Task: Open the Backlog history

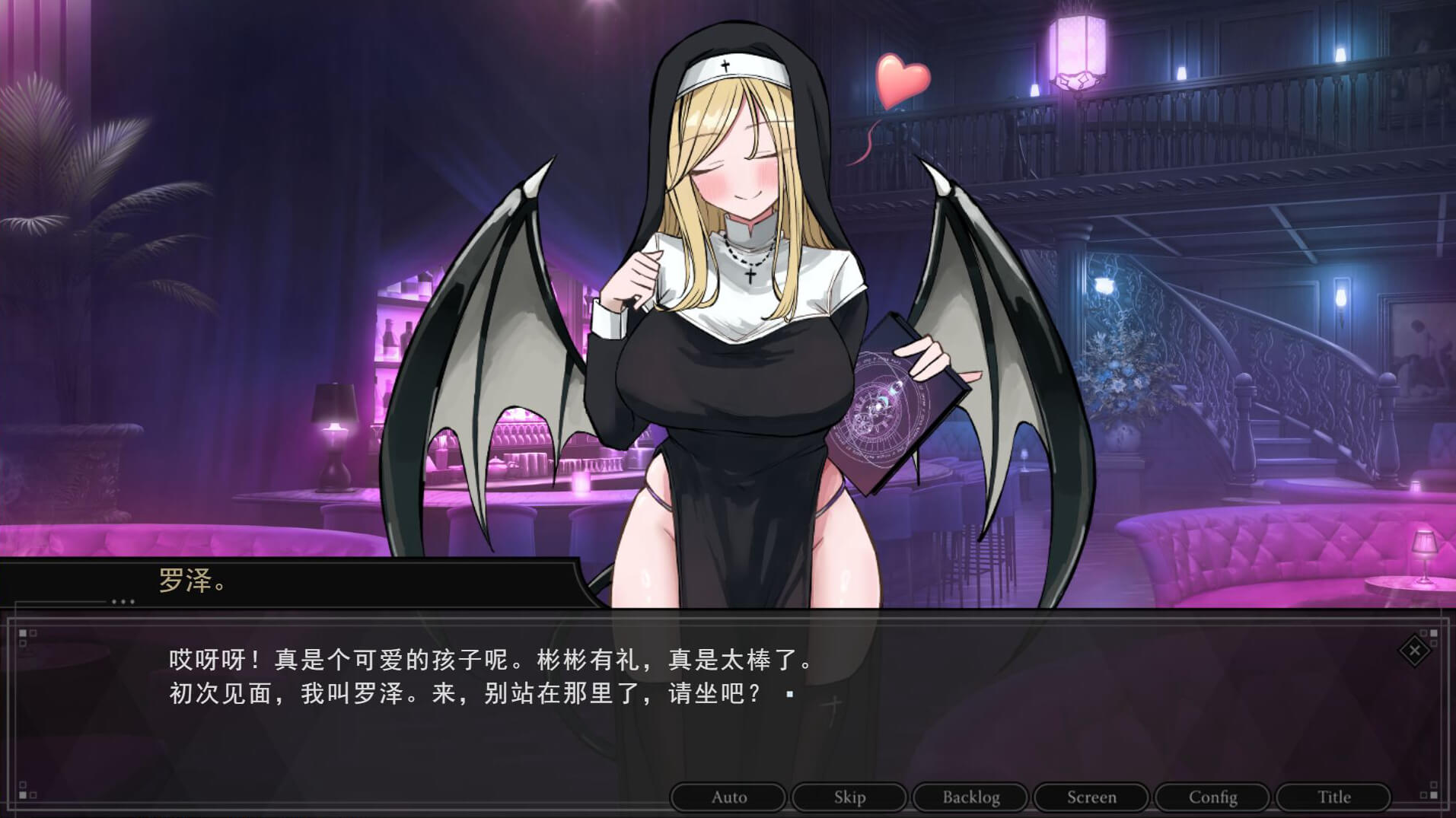Action: (970, 797)
